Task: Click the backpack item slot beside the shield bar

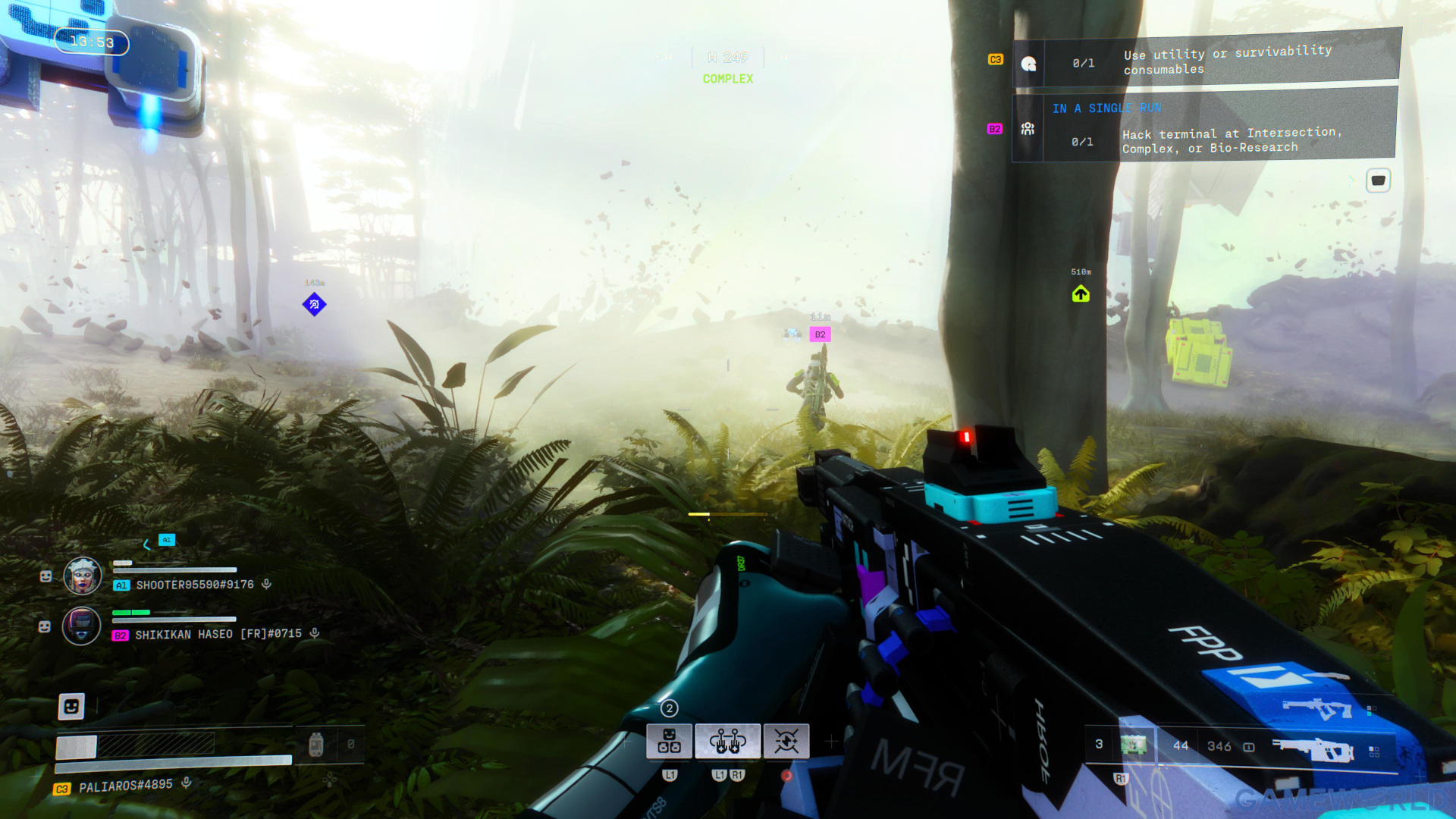Action: coord(316,745)
